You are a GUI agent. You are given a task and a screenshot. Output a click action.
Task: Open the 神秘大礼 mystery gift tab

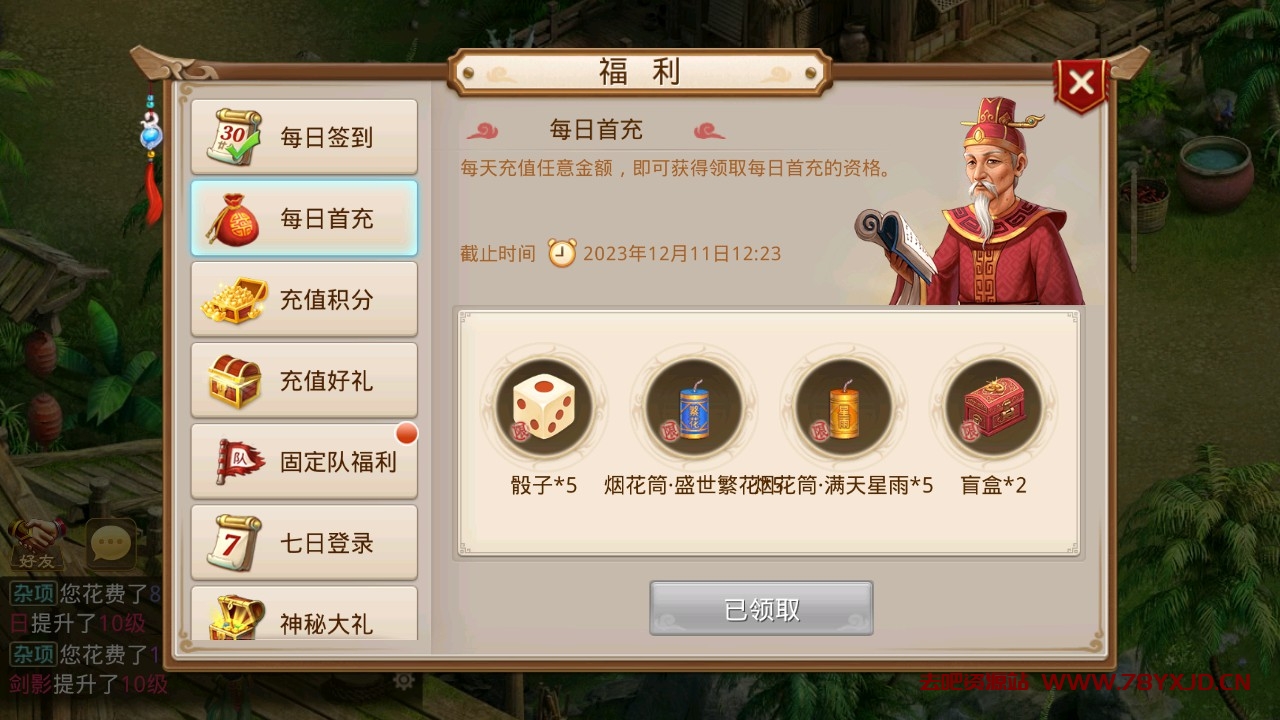click(x=304, y=616)
